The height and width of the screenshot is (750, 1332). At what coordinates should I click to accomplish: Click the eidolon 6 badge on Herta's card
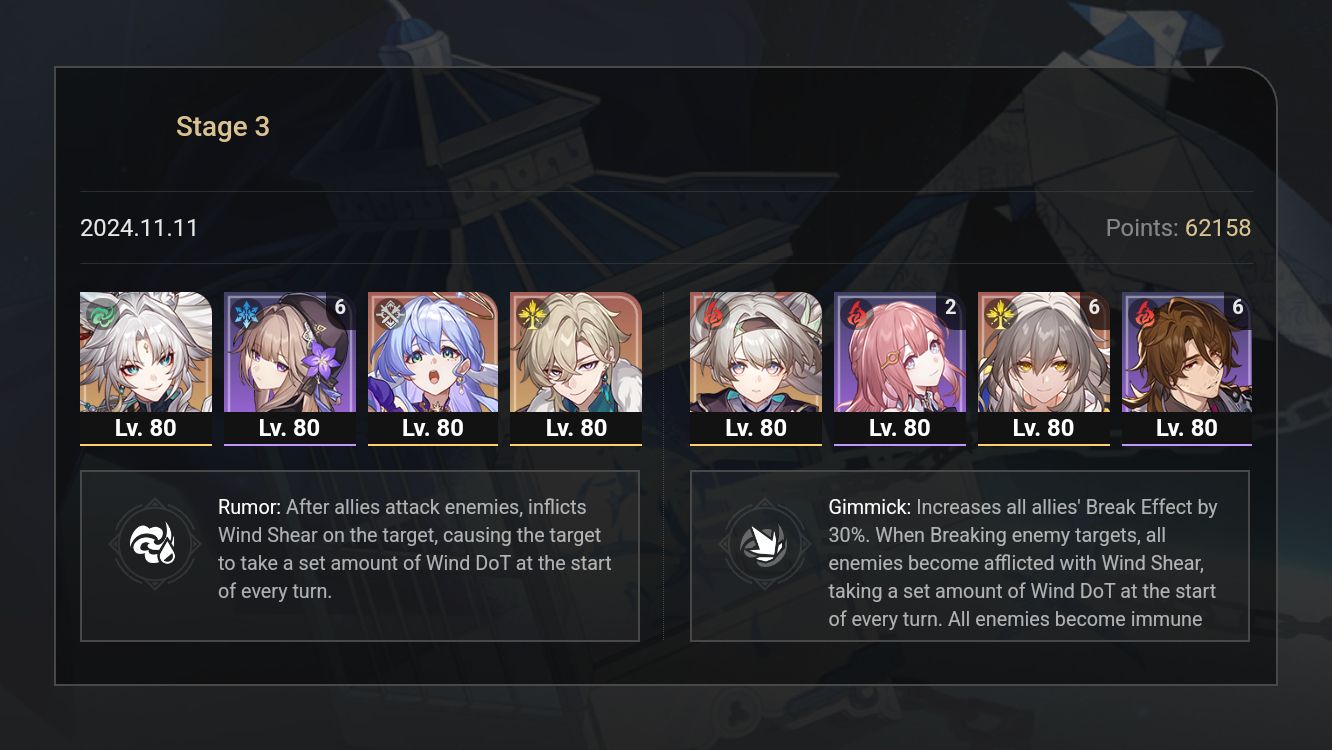coord(340,308)
